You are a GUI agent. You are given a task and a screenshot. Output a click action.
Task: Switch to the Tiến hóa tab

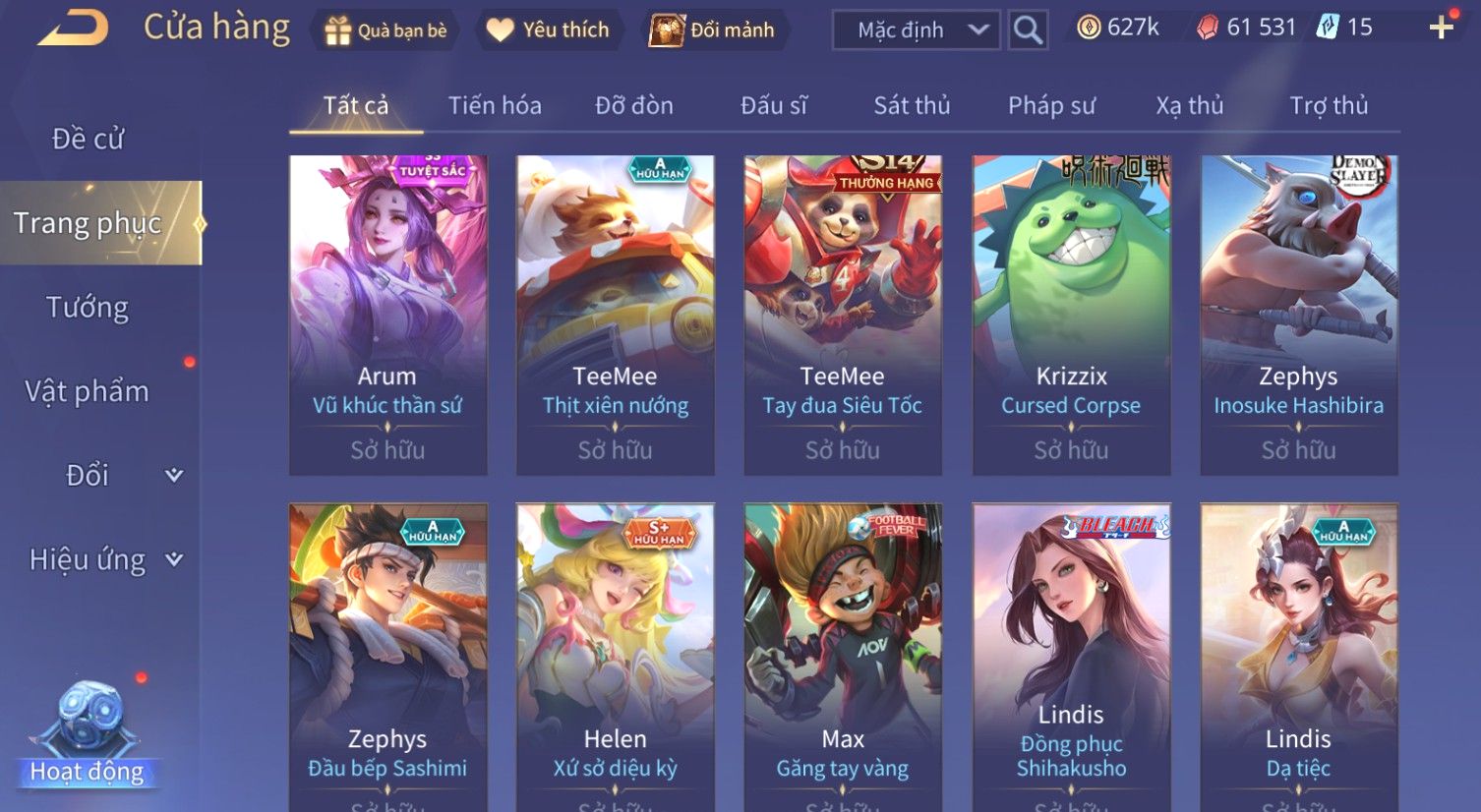point(495,106)
